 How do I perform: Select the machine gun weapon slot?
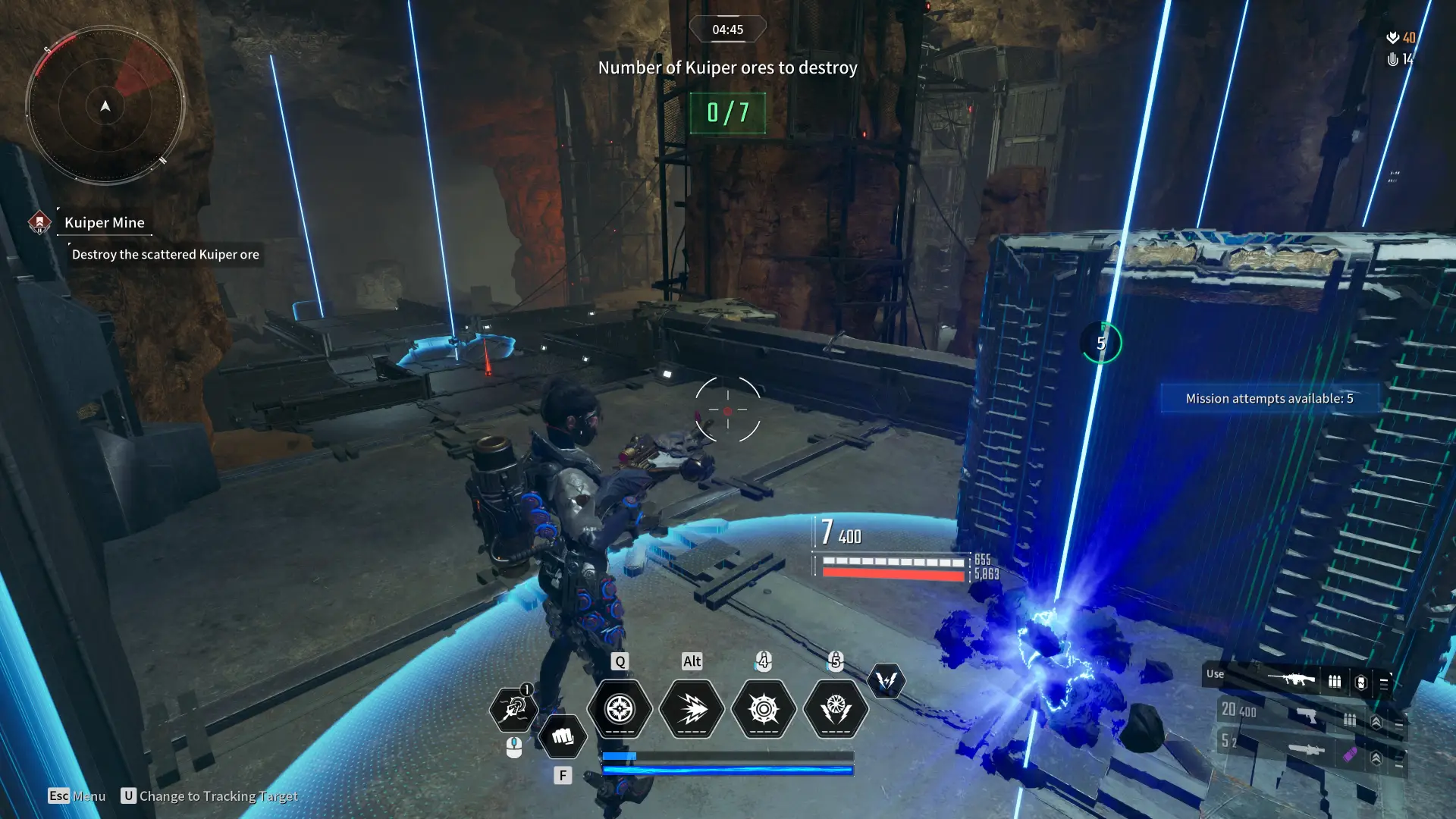click(1291, 679)
